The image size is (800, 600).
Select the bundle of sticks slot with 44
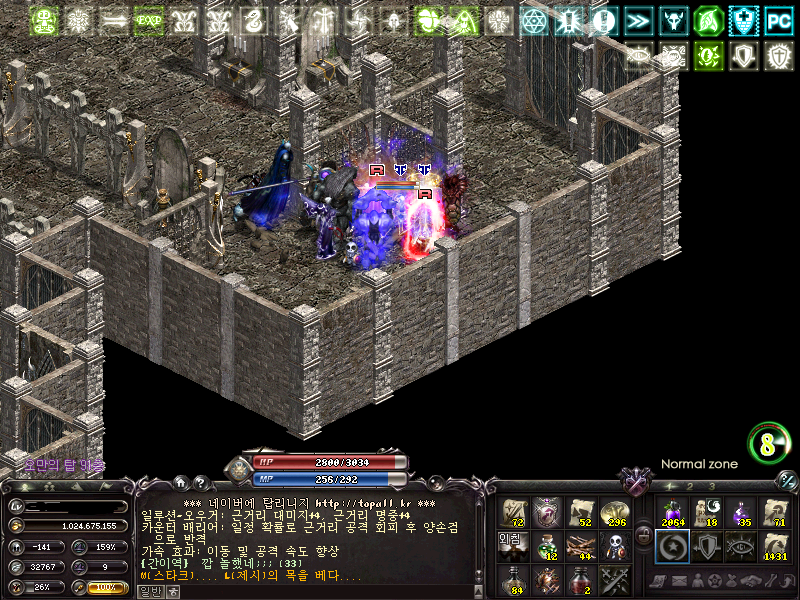[581, 545]
